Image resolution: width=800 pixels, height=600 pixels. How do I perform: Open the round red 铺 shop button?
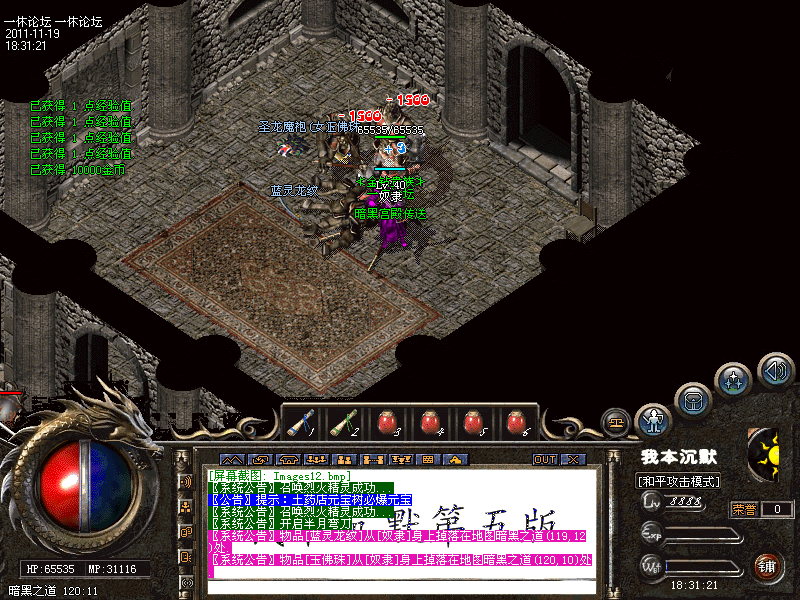[x=768, y=566]
